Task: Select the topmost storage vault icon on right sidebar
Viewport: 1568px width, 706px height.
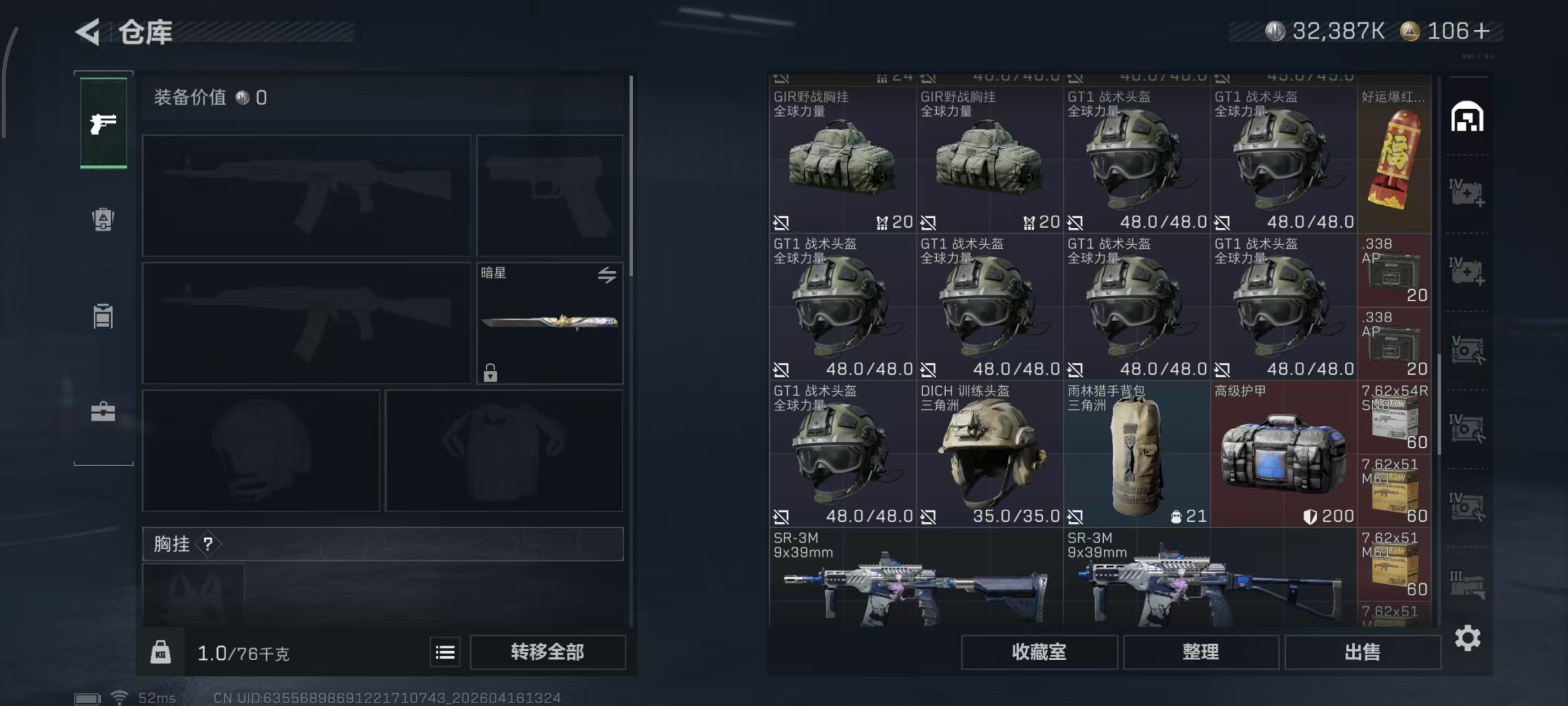Action: click(x=1467, y=117)
